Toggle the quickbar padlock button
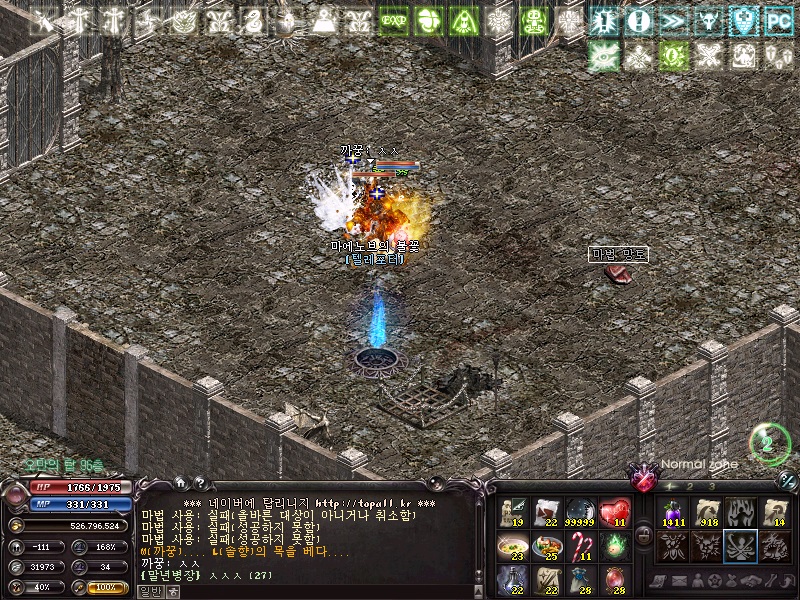Screen dimensions: 800x600 click(x=644, y=535)
